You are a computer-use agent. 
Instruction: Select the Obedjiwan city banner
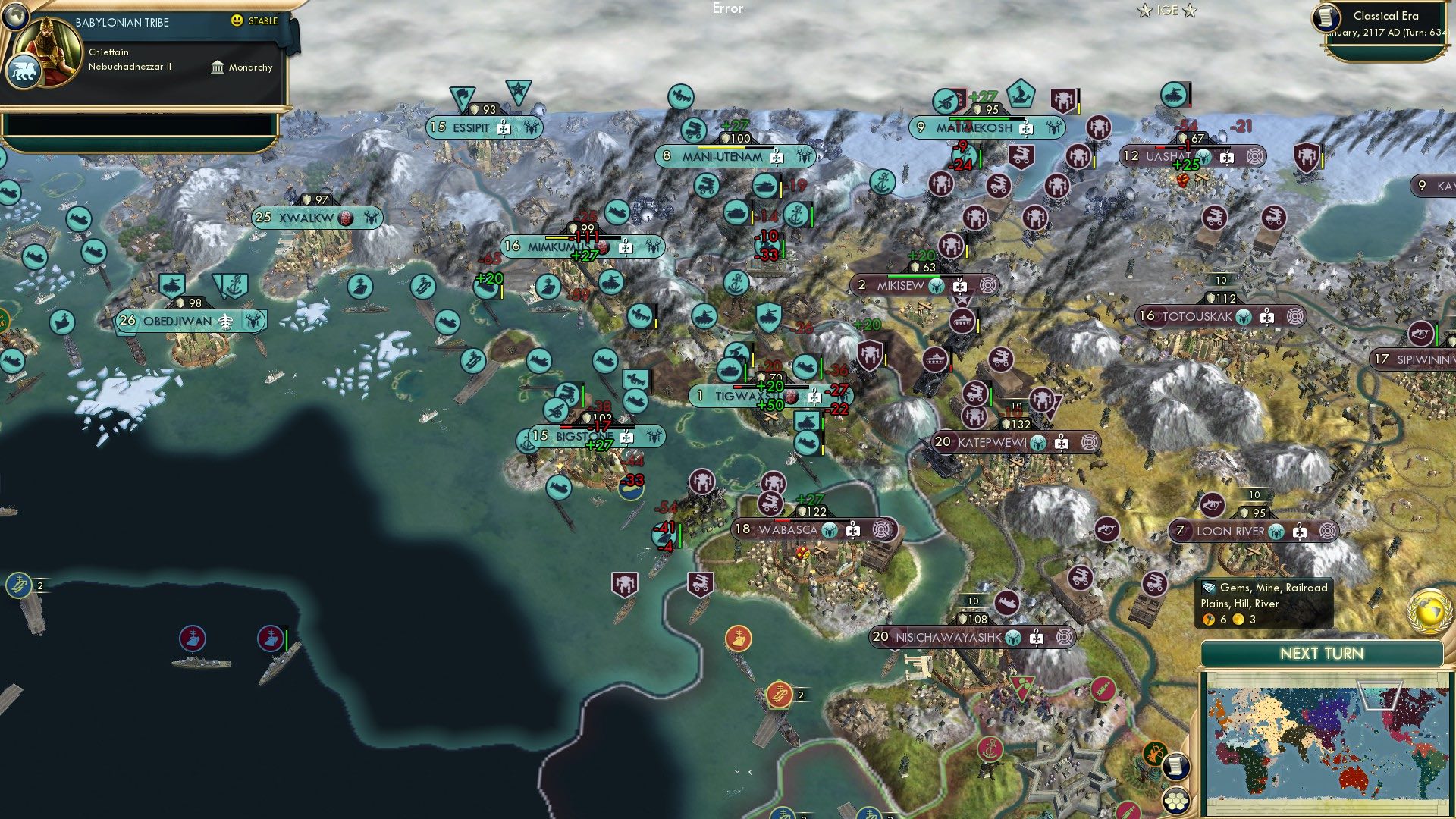coord(177,321)
